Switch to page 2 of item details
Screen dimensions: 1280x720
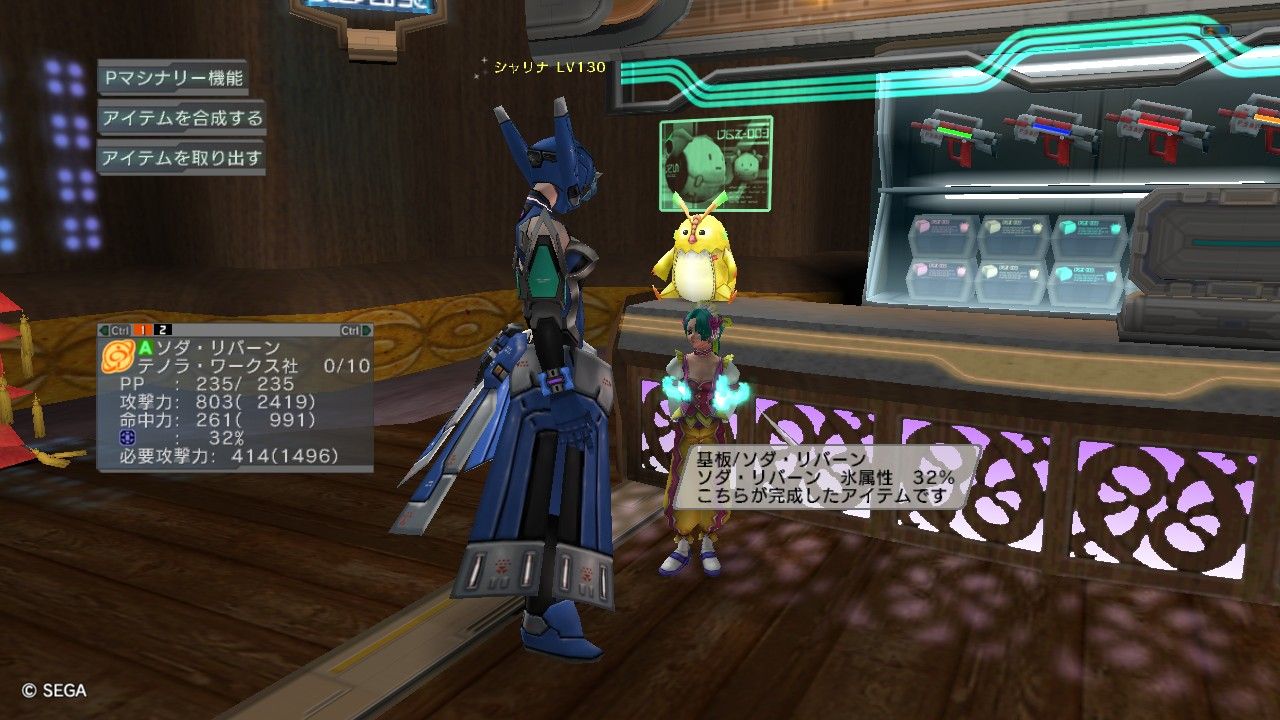click(164, 330)
